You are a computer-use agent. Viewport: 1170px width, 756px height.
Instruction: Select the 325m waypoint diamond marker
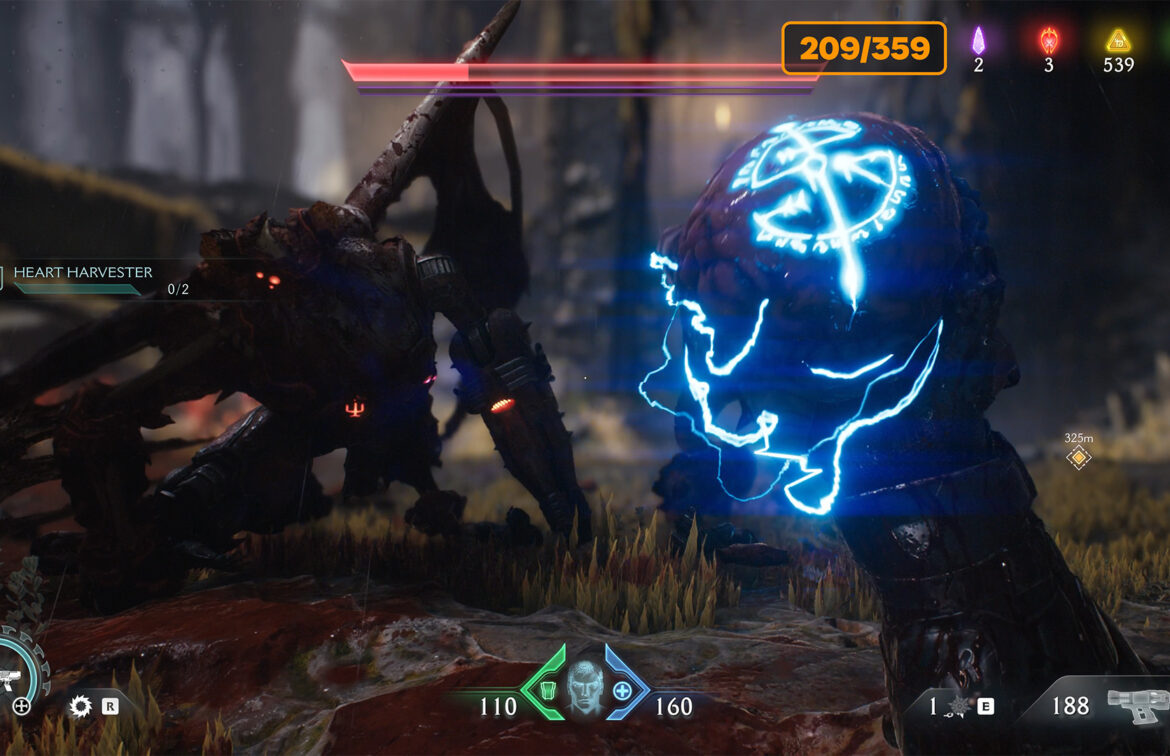tap(1078, 458)
